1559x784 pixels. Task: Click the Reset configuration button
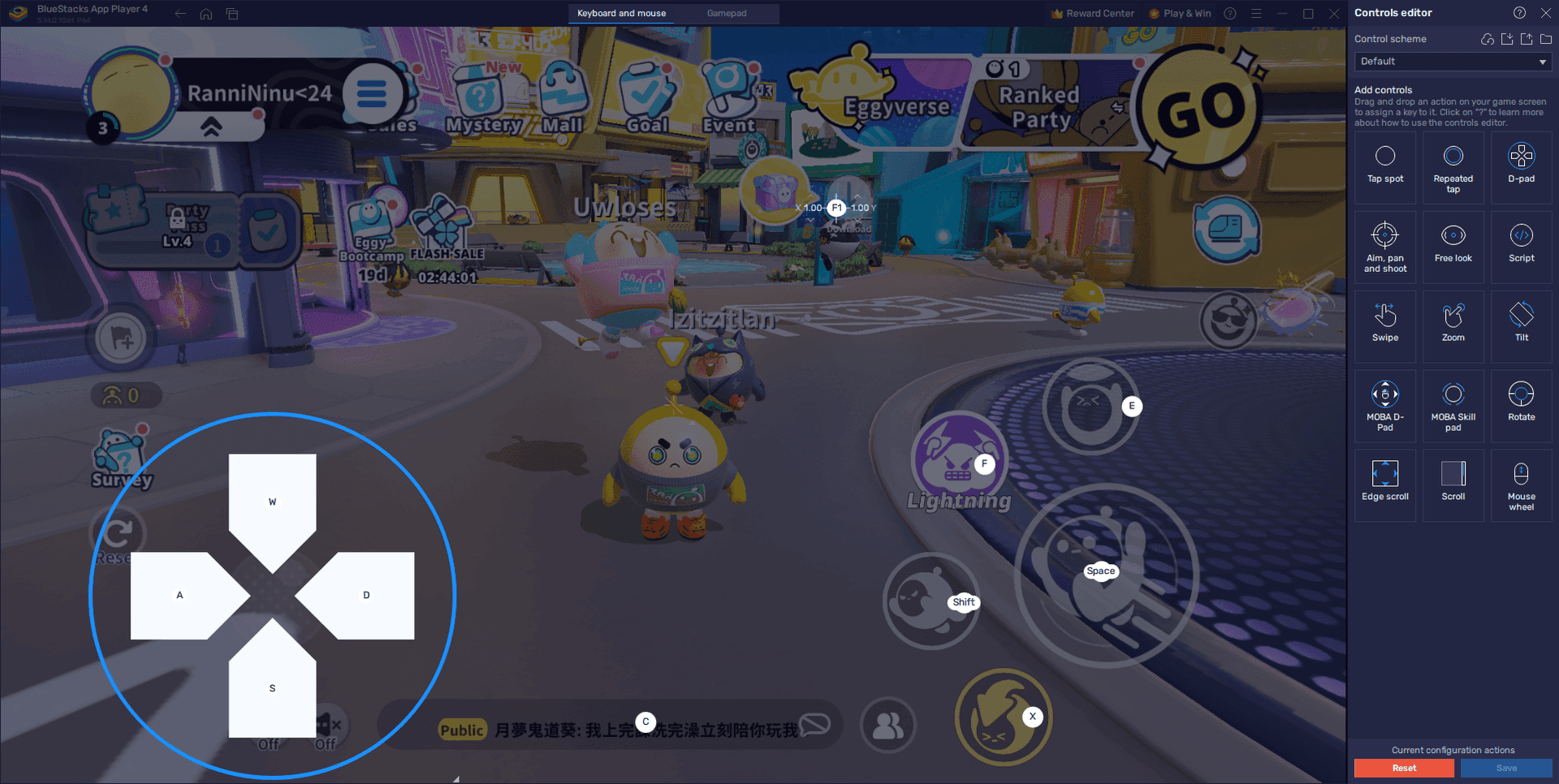[1403, 768]
